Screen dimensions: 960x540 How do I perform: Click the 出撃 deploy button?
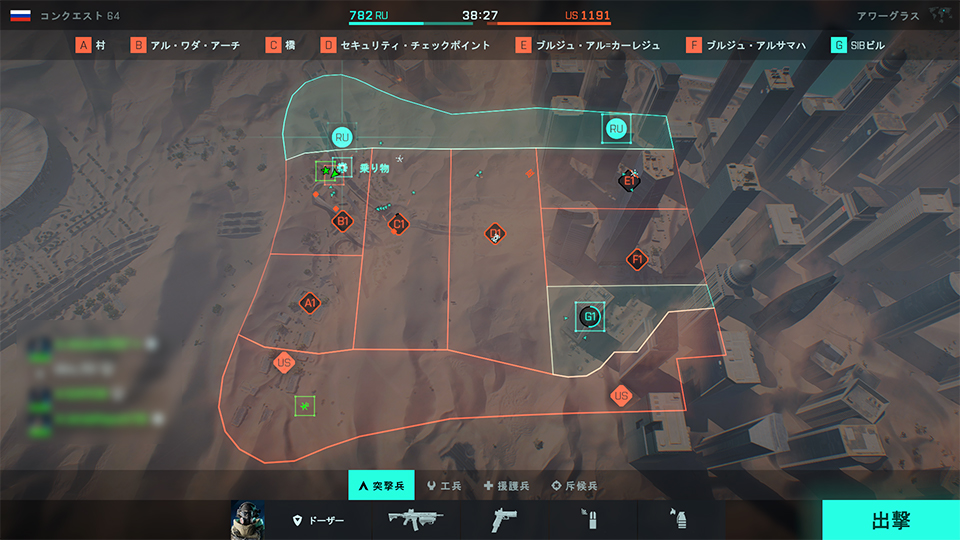(x=890, y=520)
